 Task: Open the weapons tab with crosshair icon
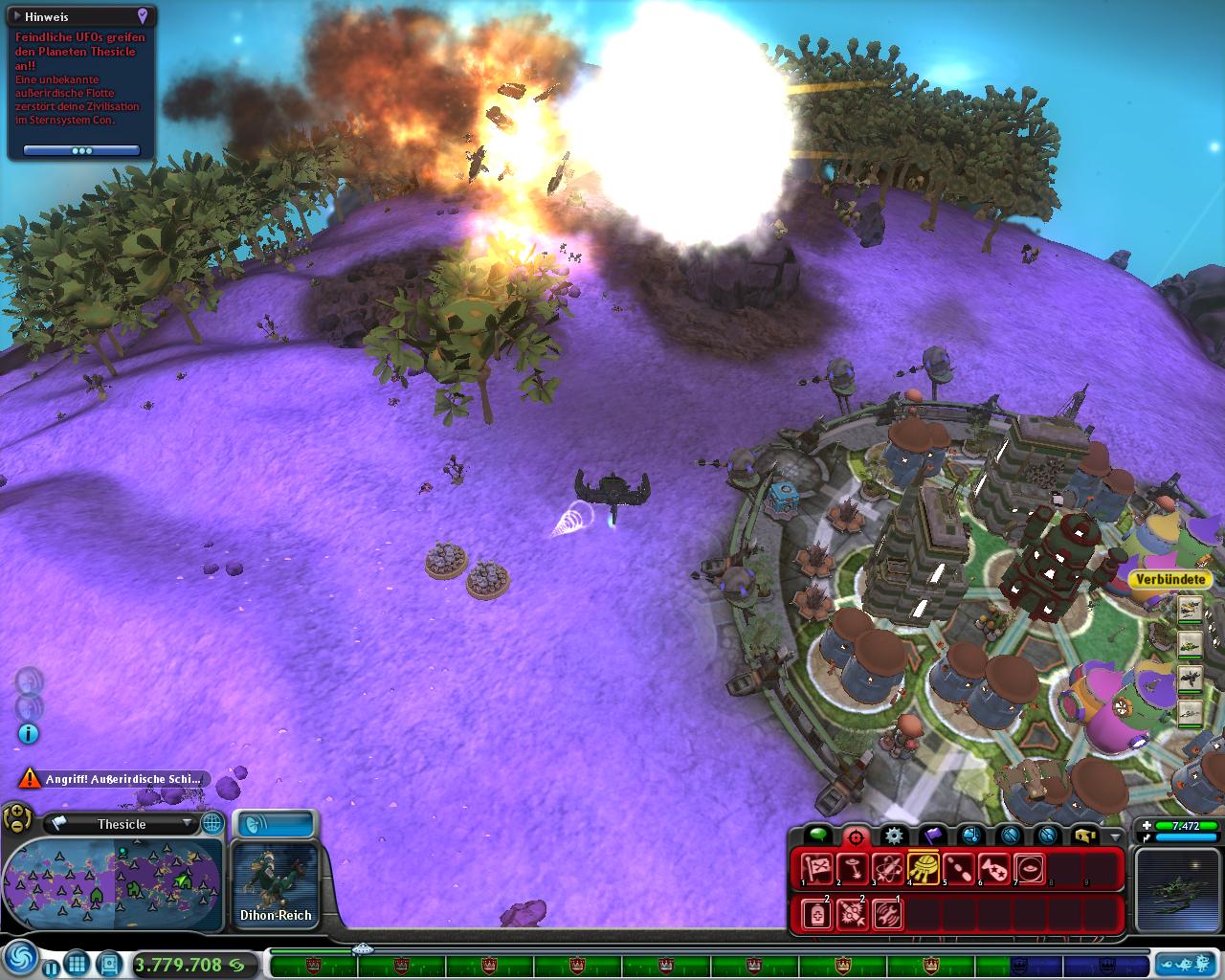(x=855, y=836)
